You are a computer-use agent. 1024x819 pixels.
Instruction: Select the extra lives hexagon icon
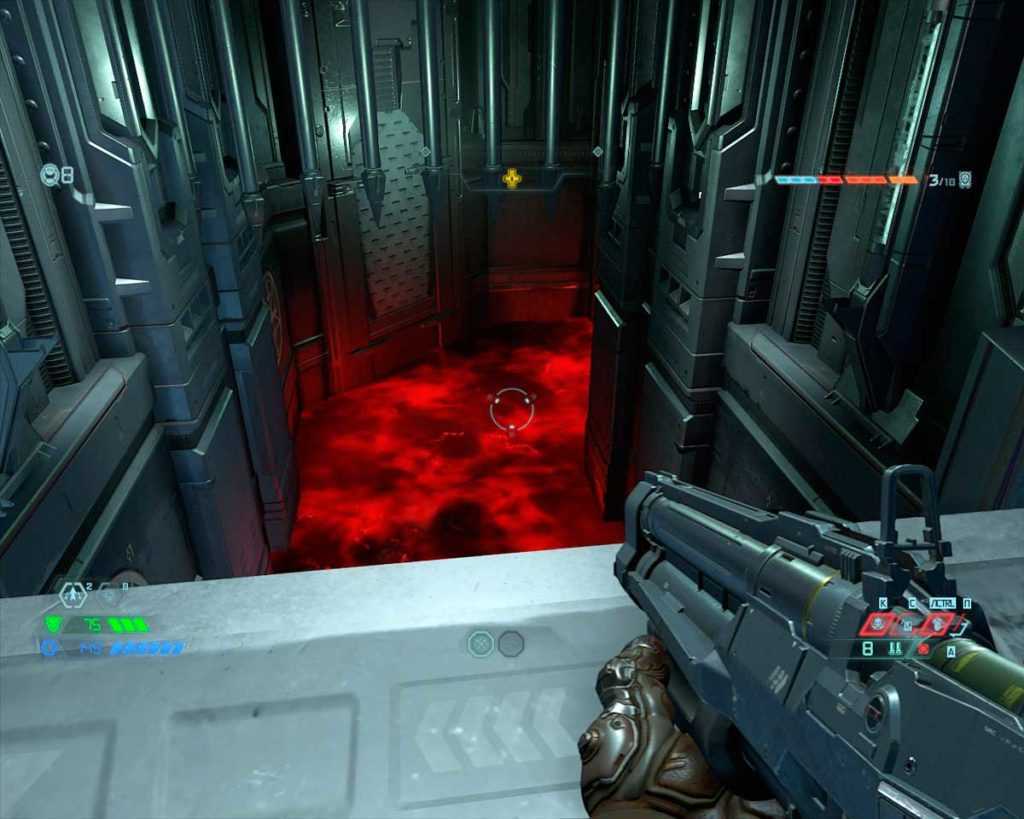point(73,594)
